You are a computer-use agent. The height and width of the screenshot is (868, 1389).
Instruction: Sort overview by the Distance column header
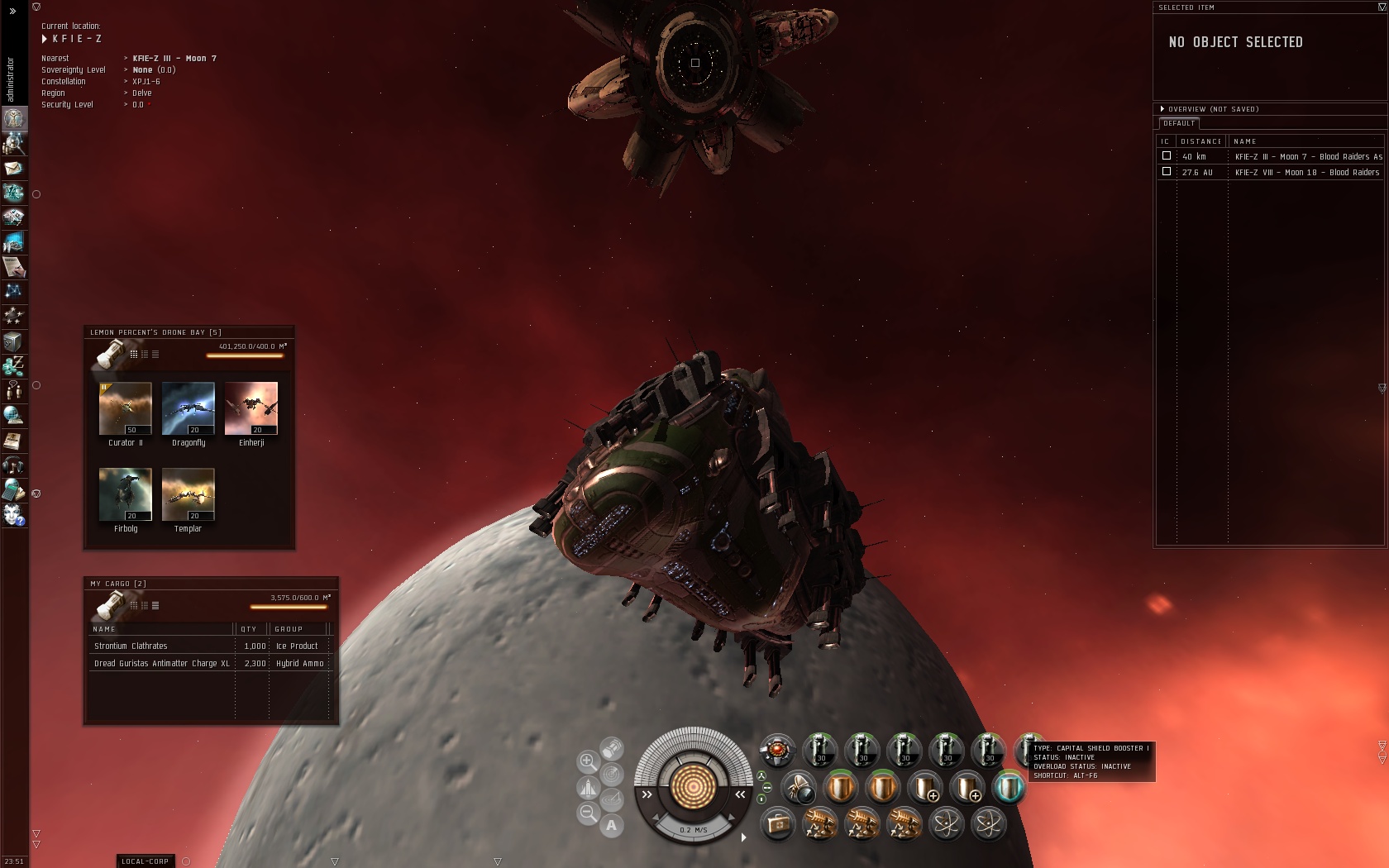1200,141
